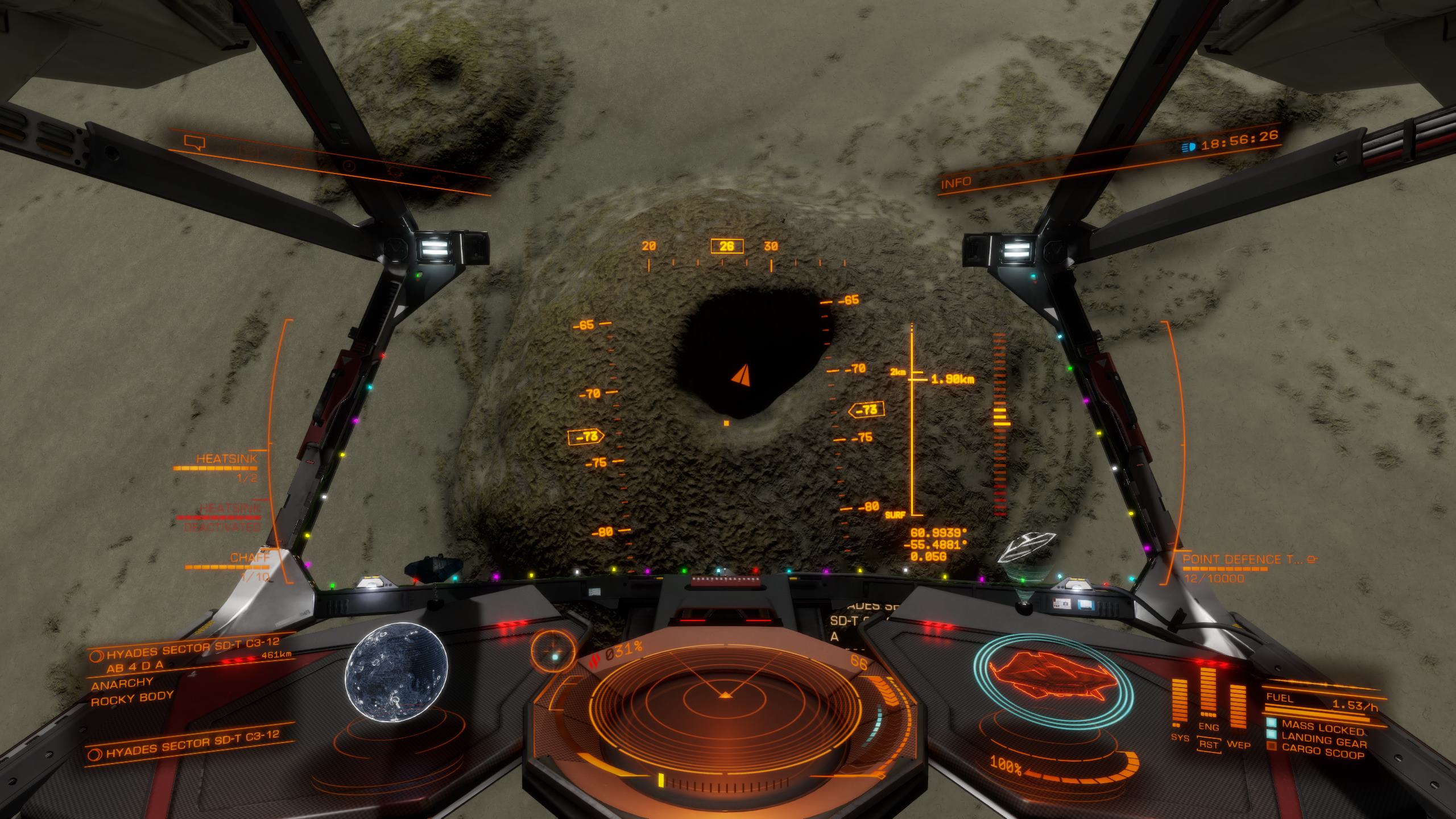Open the comms speech bubble icon
This screenshot has width=1456, height=819.
click(194, 142)
